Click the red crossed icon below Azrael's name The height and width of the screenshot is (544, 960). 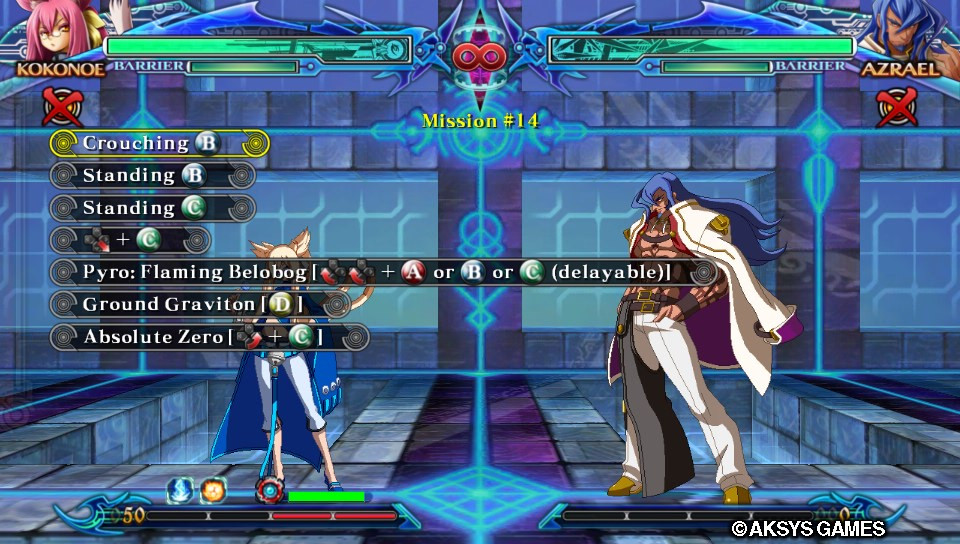coord(897,107)
